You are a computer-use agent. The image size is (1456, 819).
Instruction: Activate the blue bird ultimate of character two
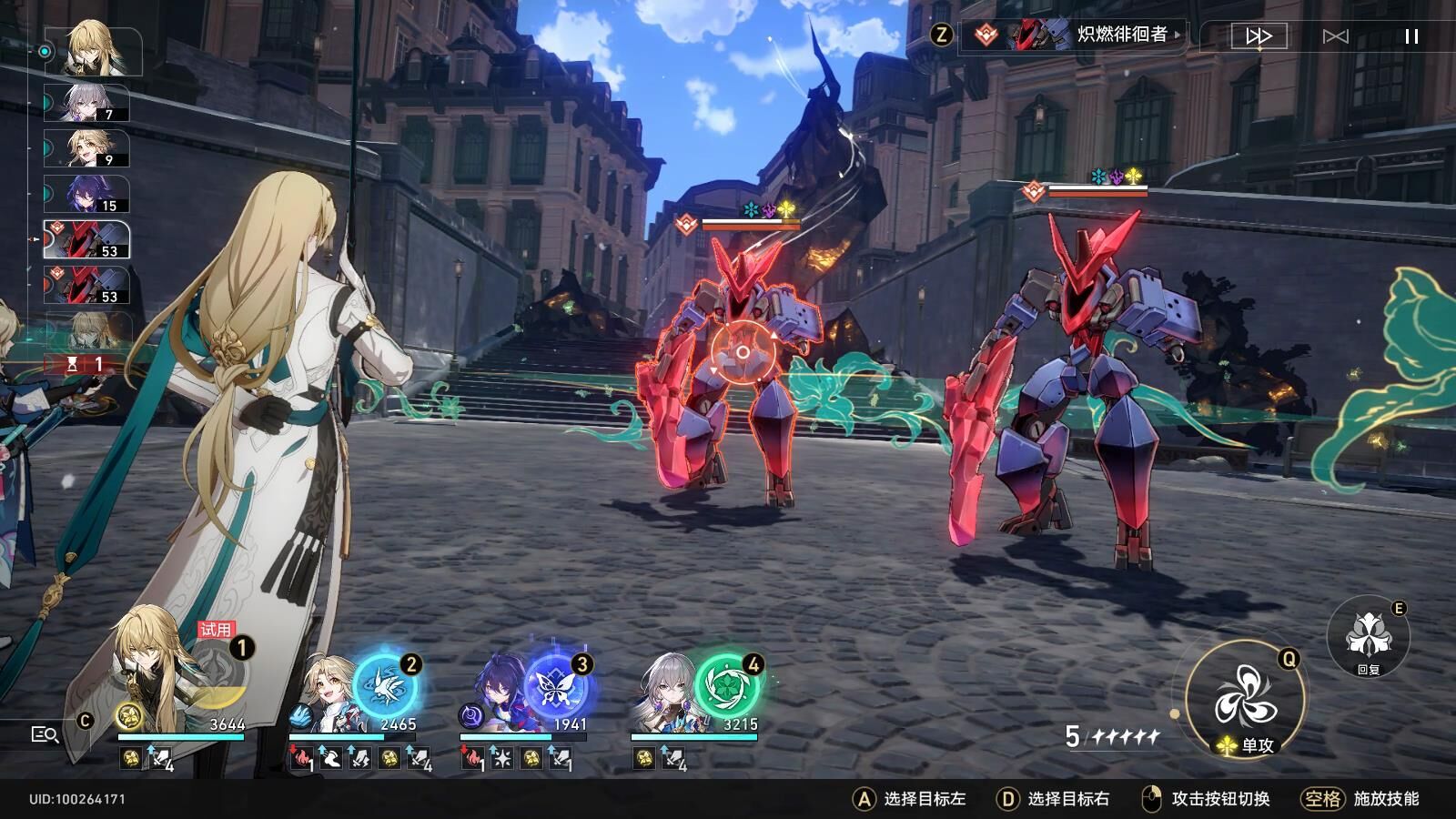(x=385, y=684)
